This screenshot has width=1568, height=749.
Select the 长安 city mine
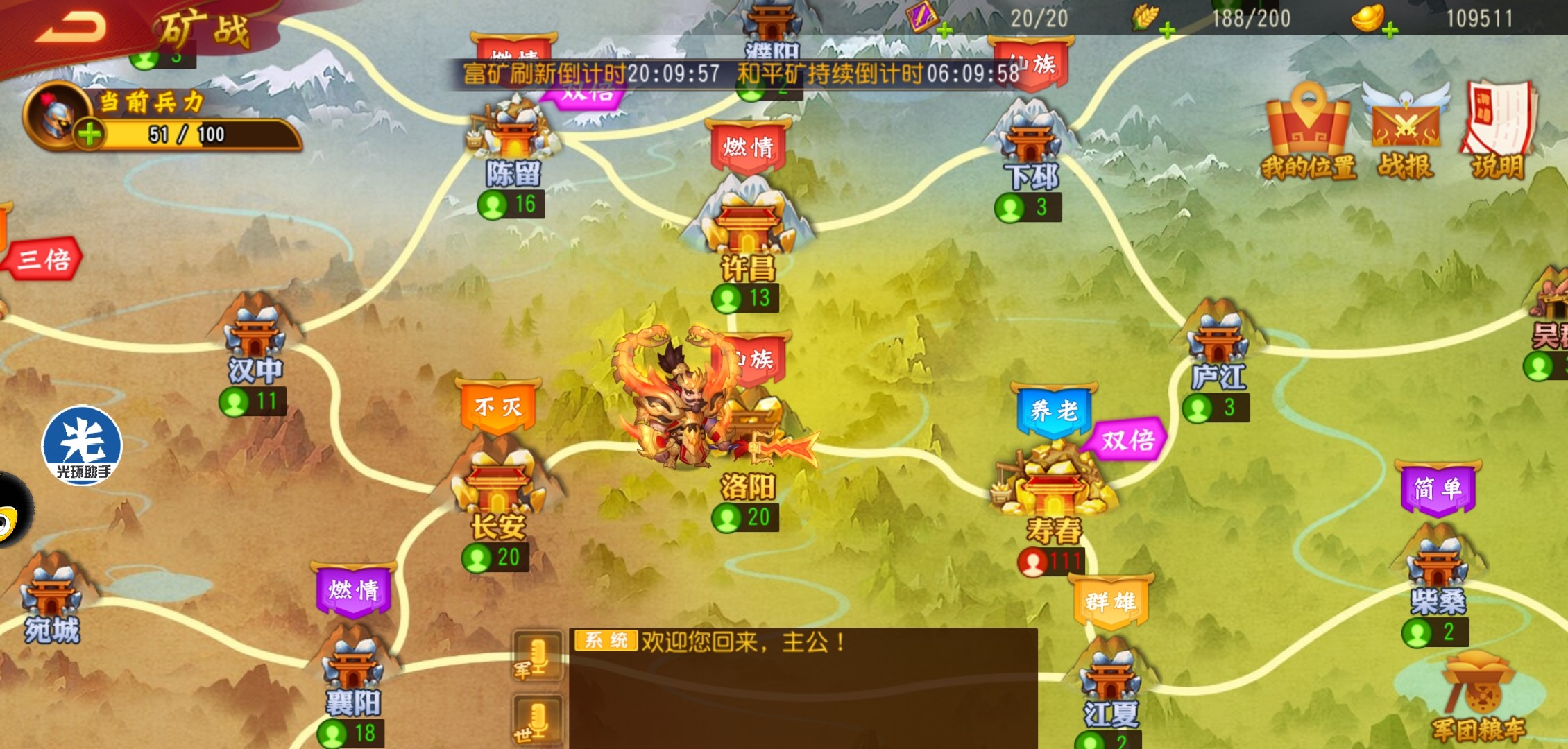tap(498, 485)
